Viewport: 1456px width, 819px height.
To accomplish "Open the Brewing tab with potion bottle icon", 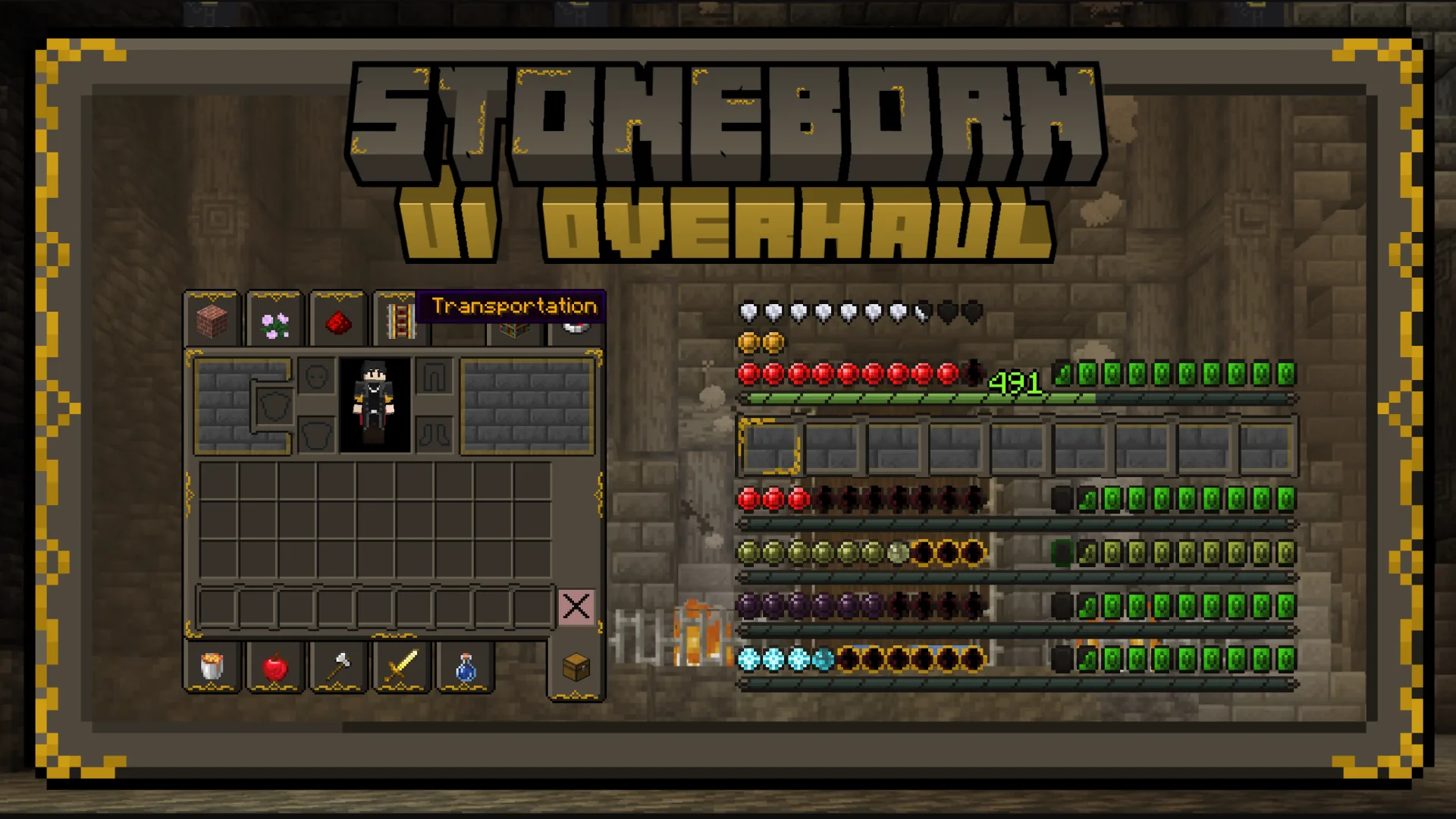I will pyautogui.click(x=465, y=667).
